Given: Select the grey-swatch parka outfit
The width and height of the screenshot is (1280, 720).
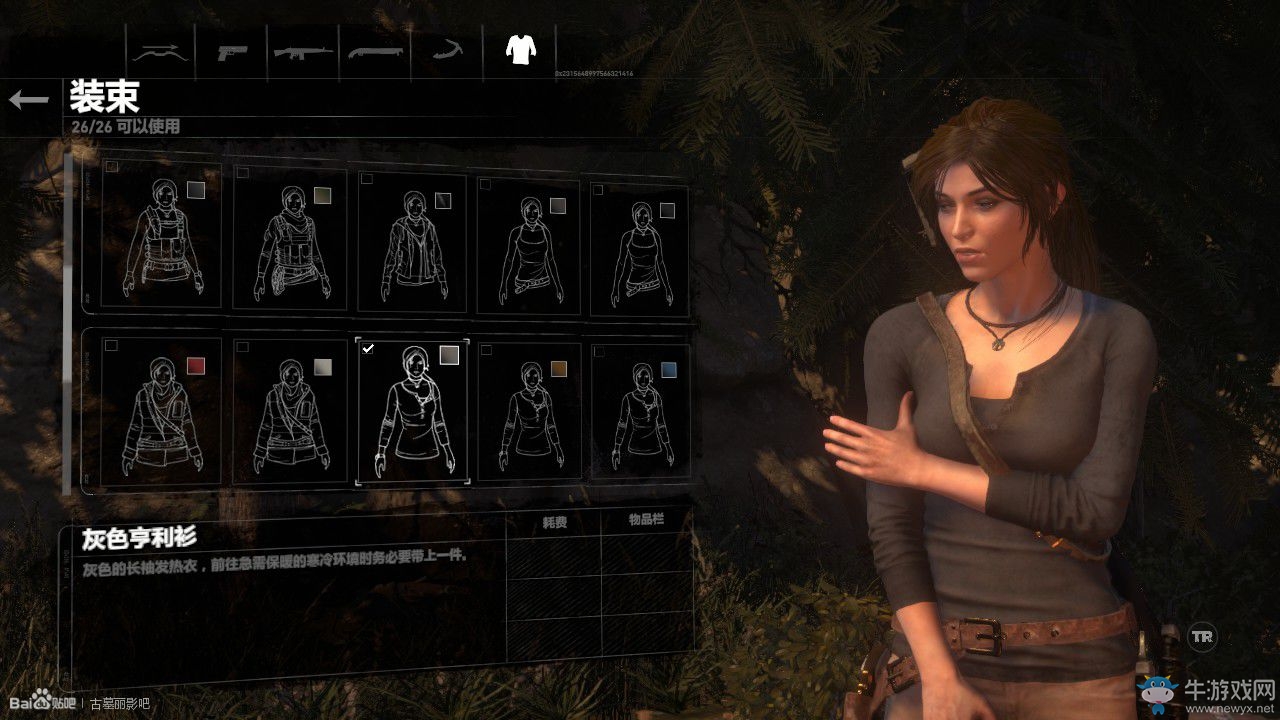Looking at the screenshot, I should [x=290, y=412].
